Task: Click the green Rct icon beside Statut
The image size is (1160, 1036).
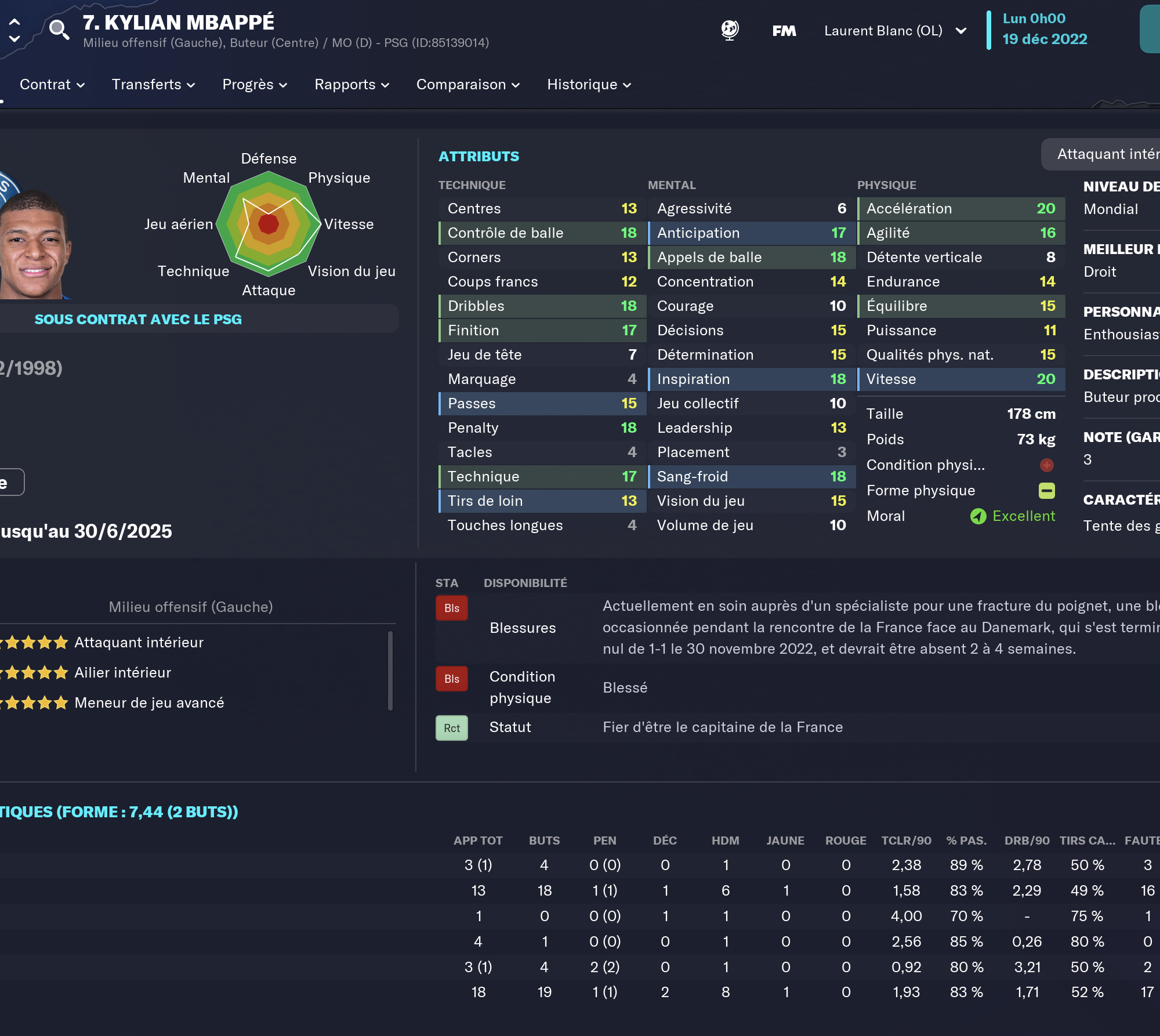Action: click(x=451, y=727)
